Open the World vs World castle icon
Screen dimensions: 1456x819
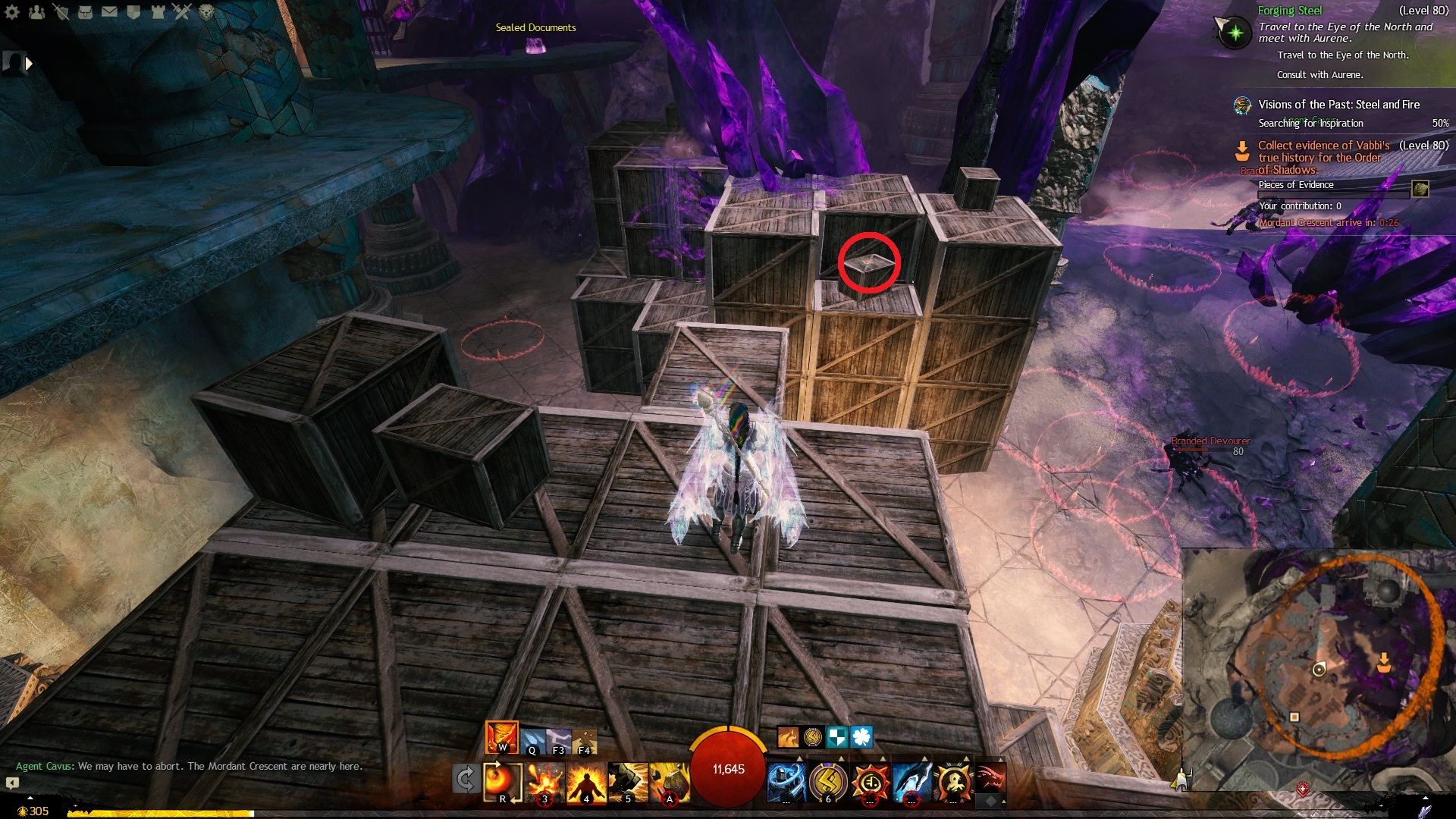[x=158, y=11]
